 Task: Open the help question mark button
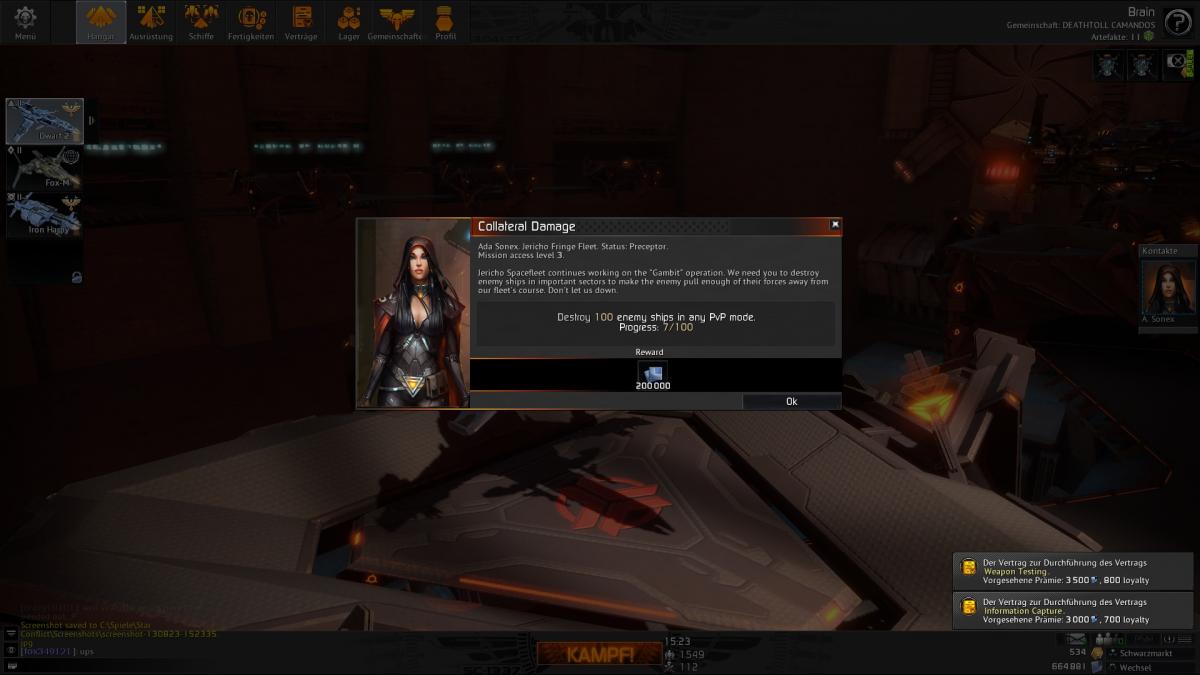point(1177,22)
